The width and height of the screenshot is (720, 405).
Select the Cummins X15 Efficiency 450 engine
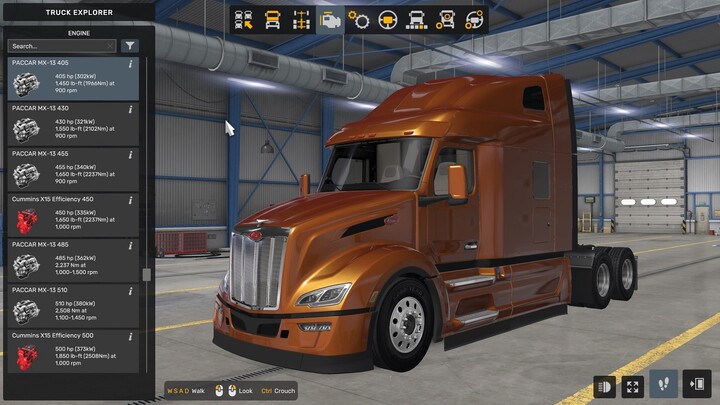72,214
